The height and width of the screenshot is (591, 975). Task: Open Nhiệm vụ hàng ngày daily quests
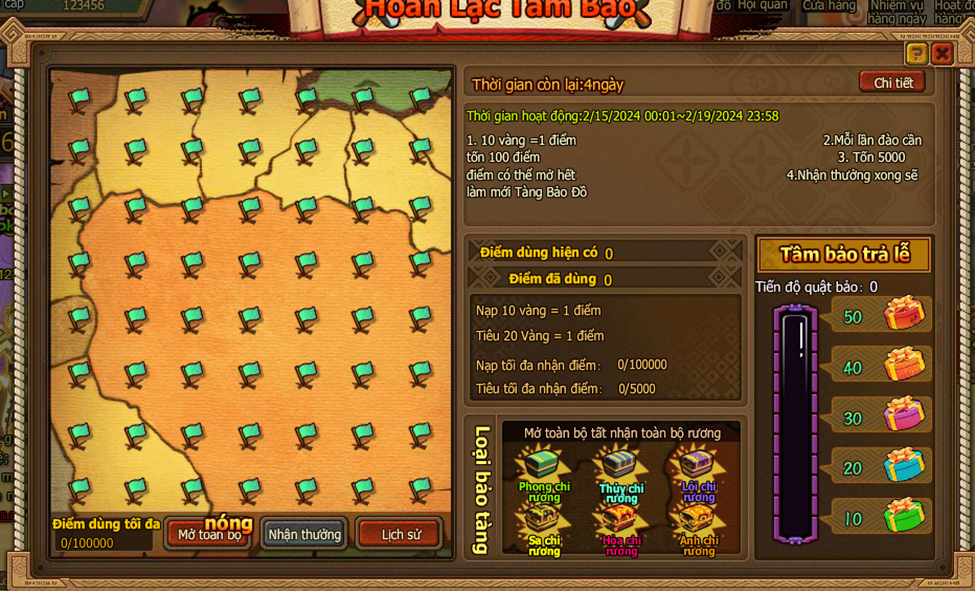(x=896, y=11)
